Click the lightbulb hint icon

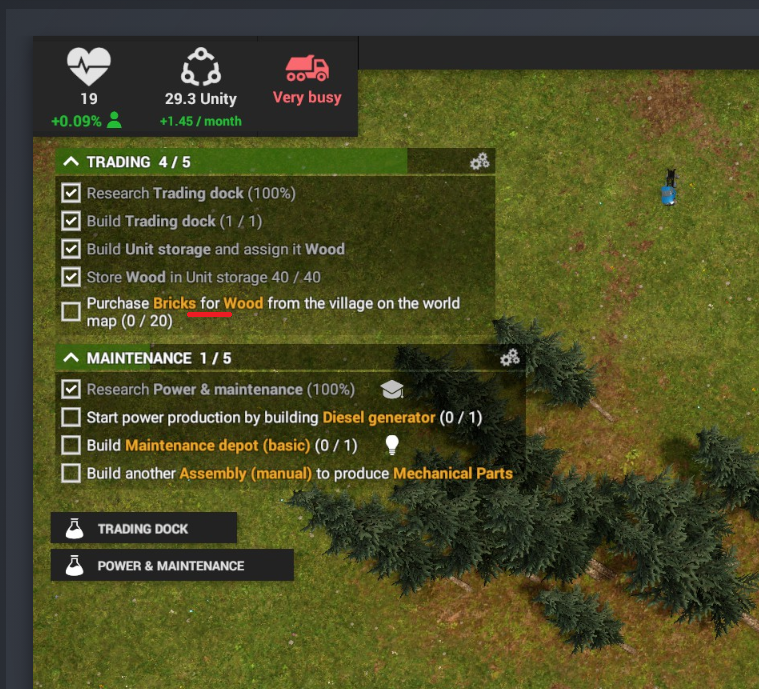click(x=392, y=445)
